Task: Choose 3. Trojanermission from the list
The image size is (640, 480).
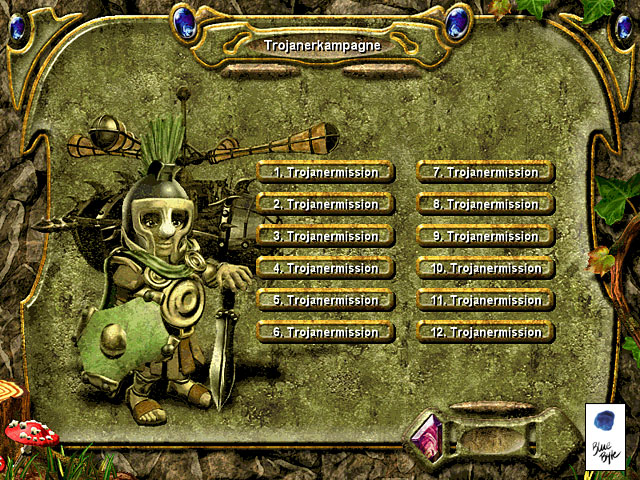Action: pos(325,236)
